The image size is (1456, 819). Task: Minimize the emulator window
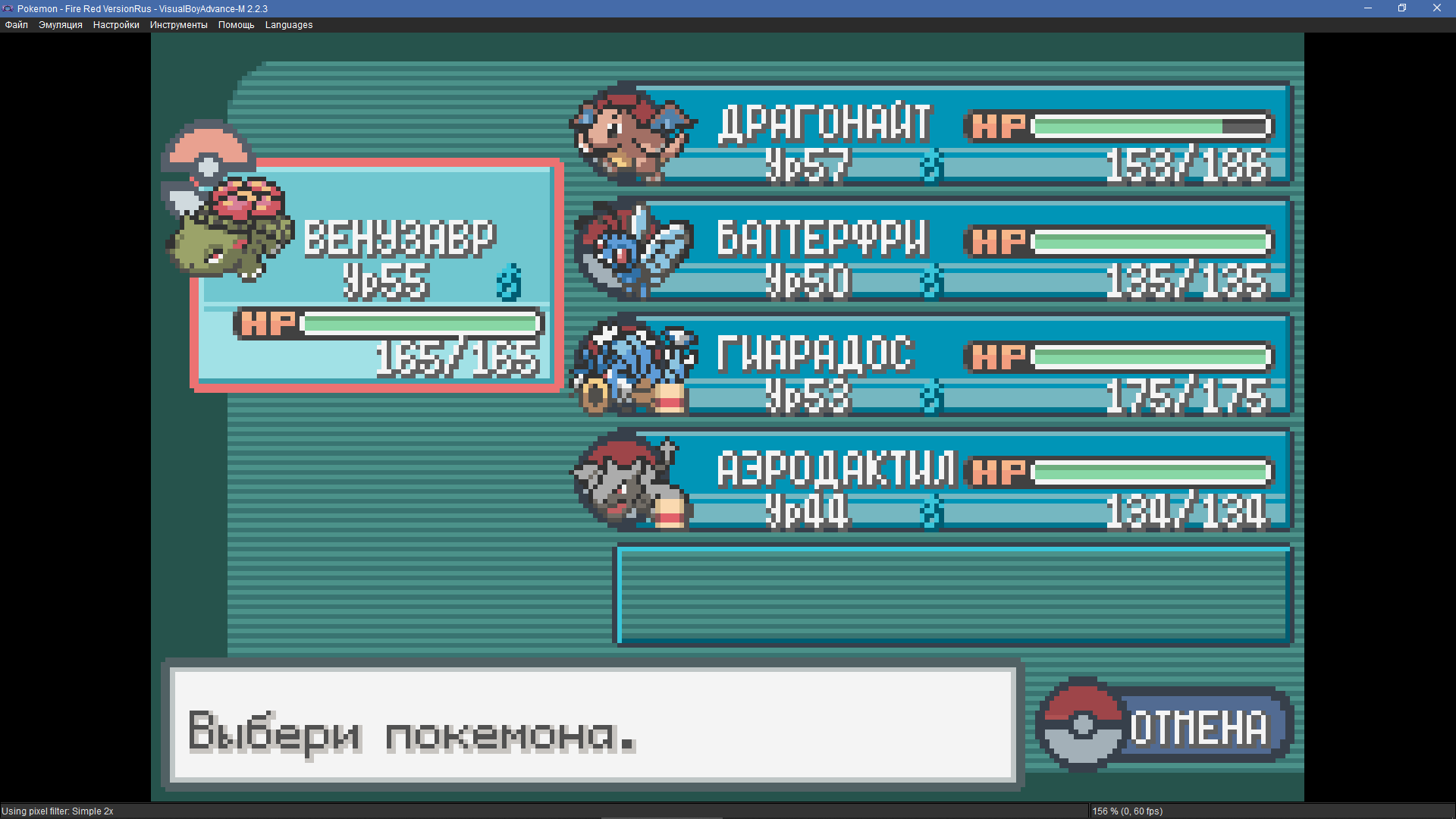point(1368,8)
